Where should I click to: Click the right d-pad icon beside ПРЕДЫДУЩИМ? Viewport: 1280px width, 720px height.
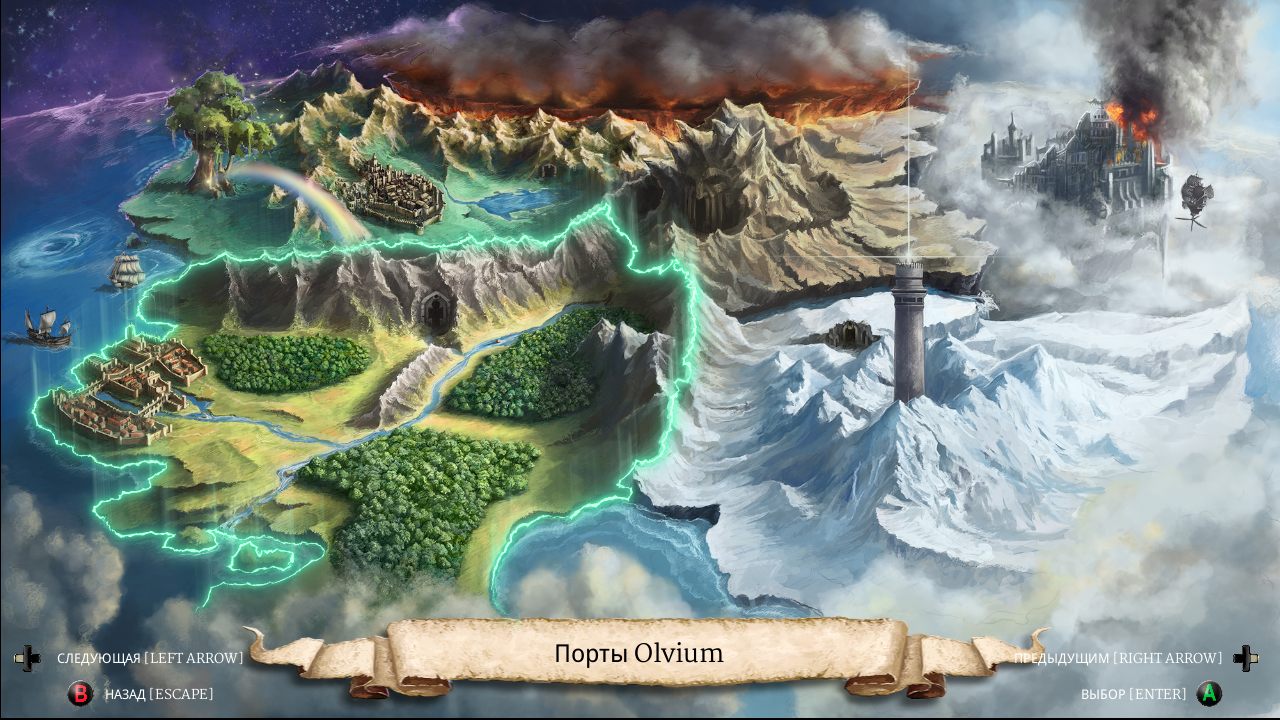click(1247, 657)
